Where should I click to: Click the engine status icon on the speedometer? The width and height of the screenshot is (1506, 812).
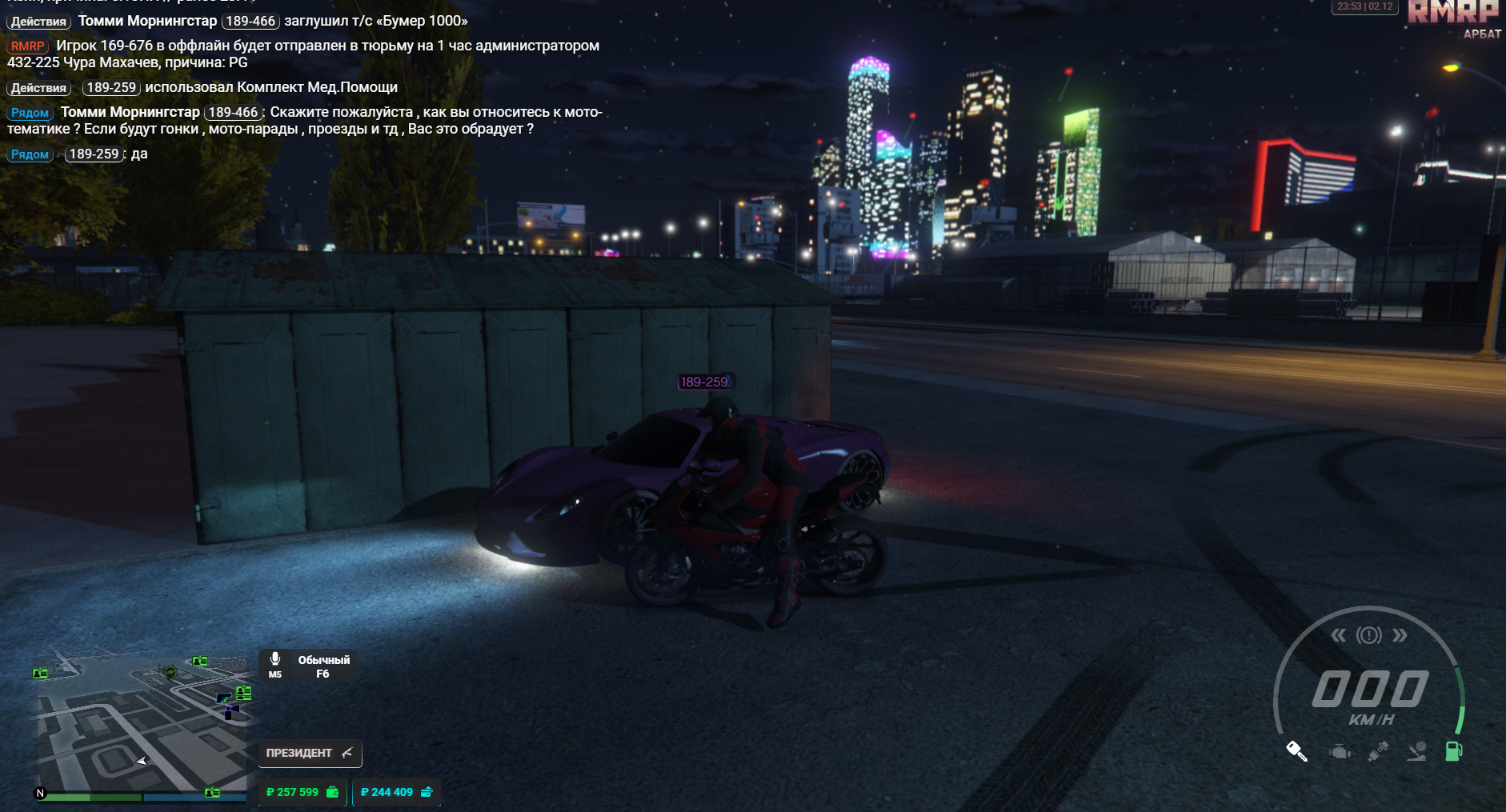(1339, 752)
